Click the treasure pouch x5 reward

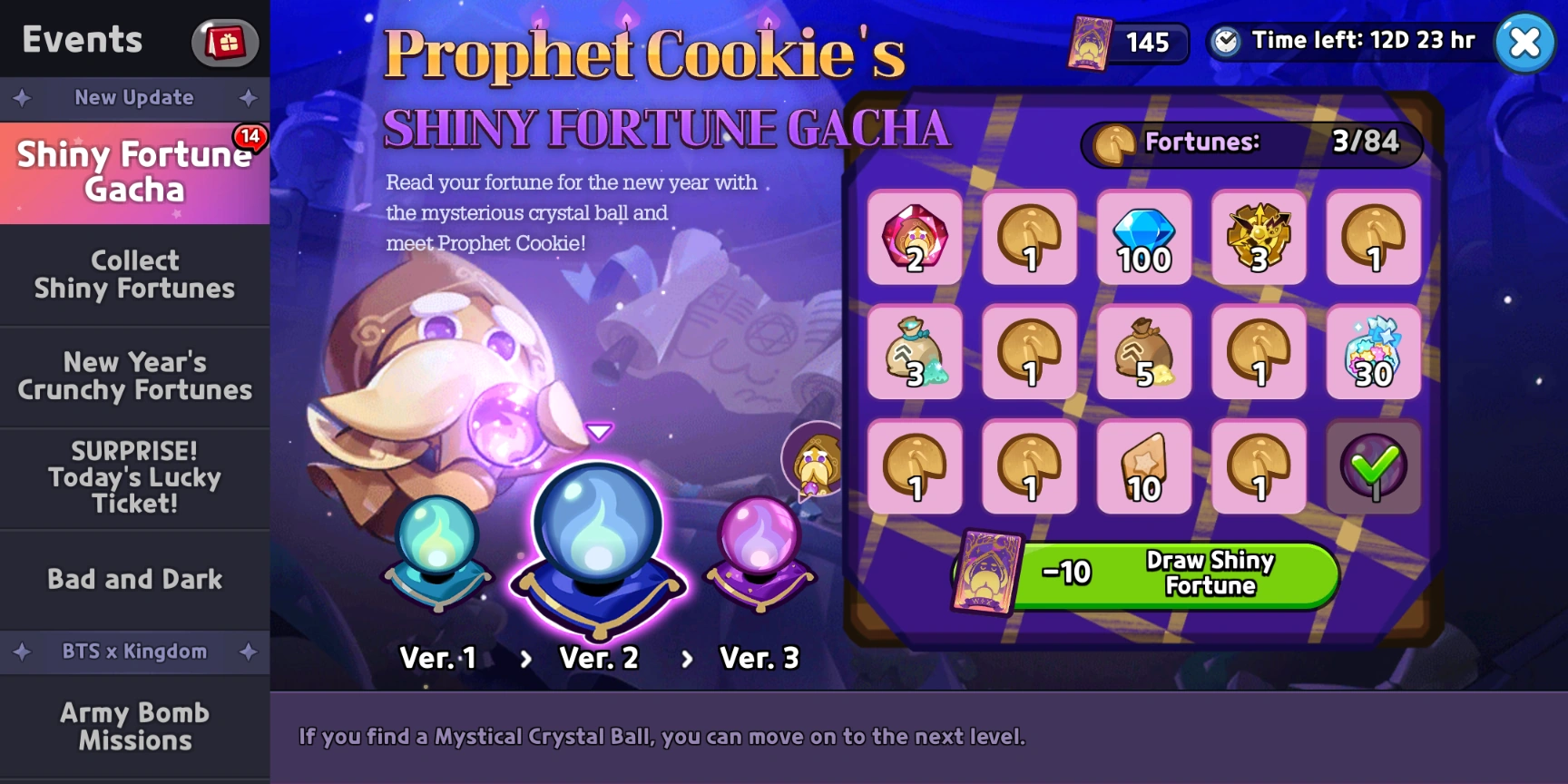point(1143,354)
